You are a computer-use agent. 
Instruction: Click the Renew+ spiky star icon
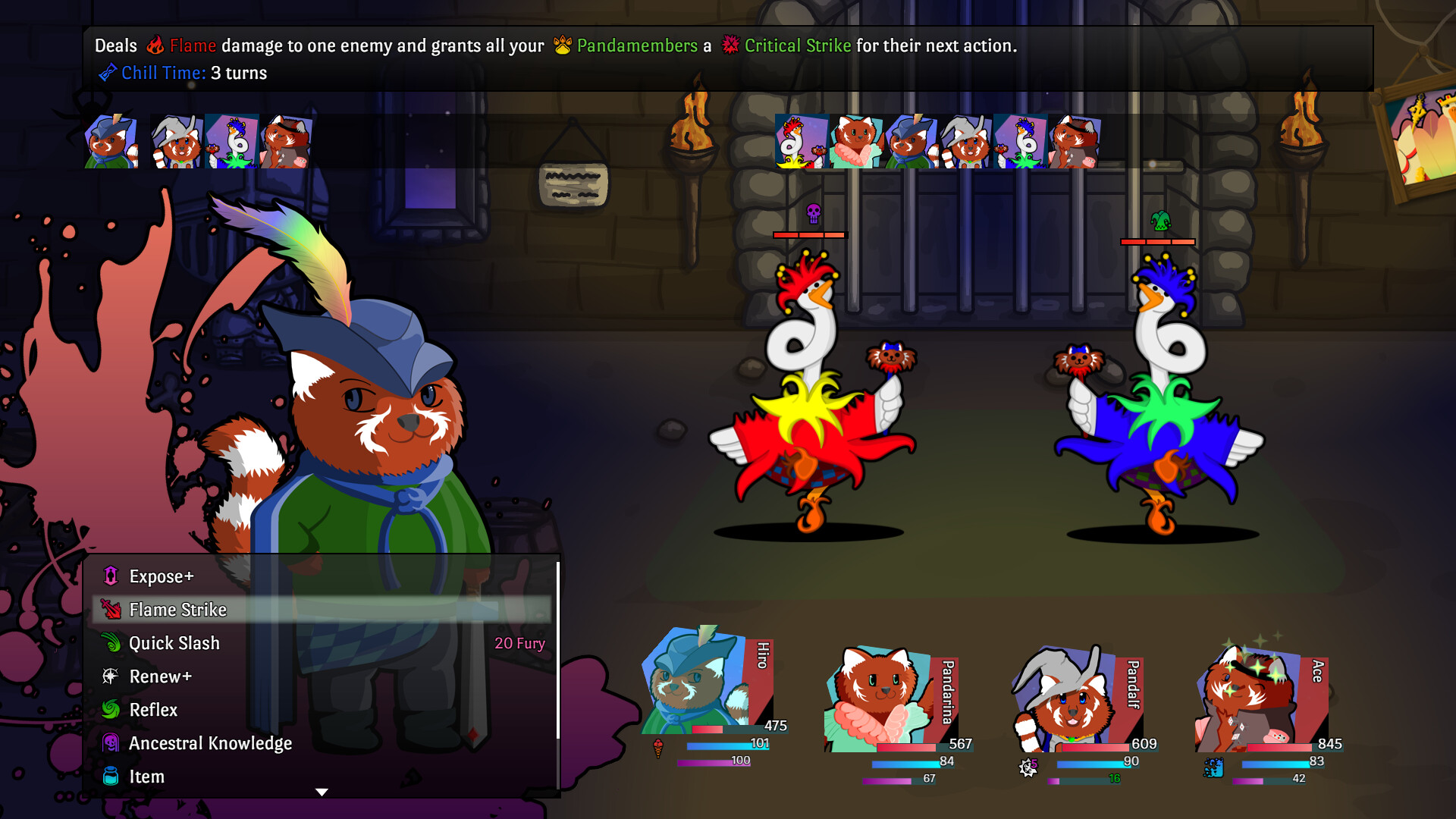[109, 676]
